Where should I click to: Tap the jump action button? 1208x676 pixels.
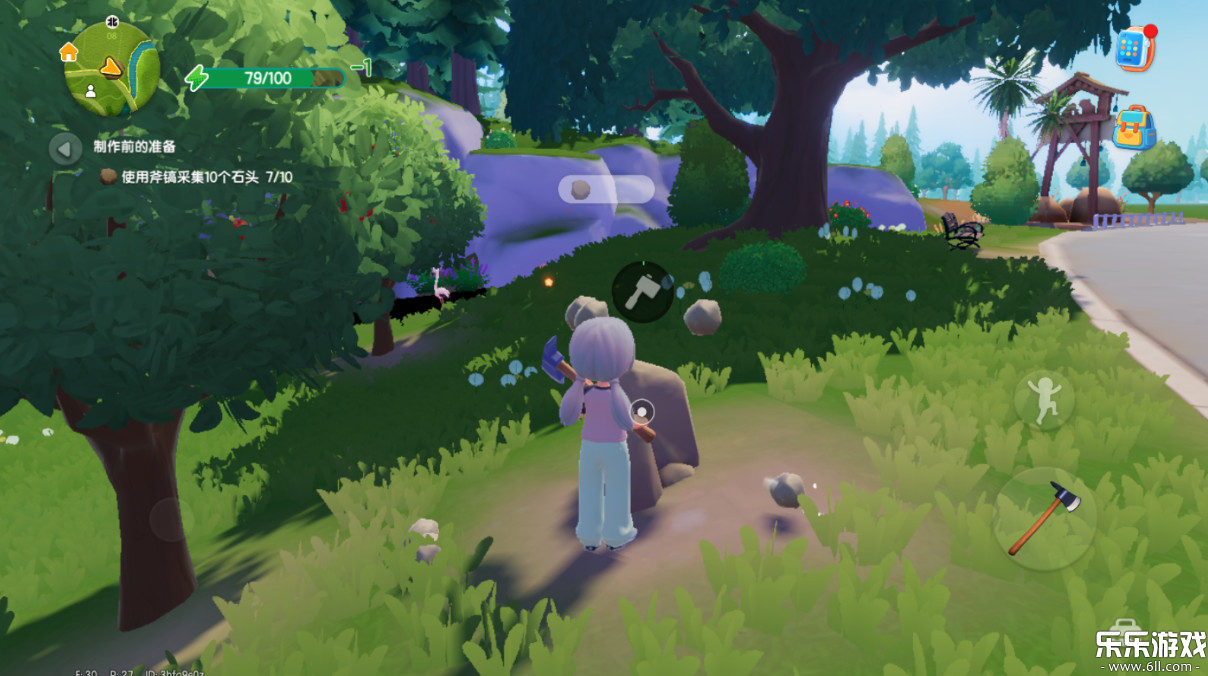pyautogui.click(x=1044, y=400)
